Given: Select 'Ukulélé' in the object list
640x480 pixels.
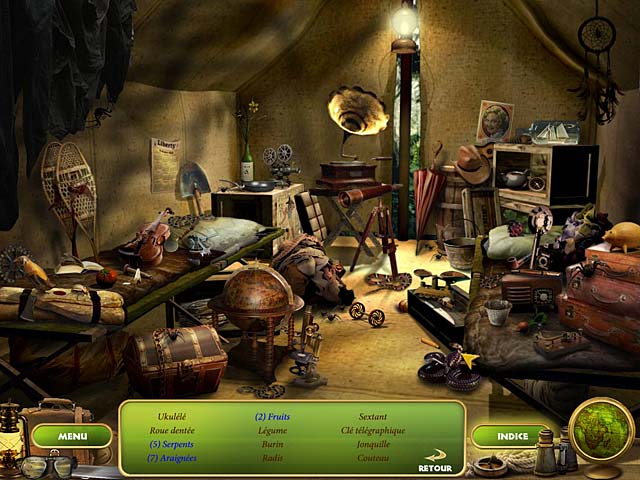Looking at the screenshot, I should 173,416.
